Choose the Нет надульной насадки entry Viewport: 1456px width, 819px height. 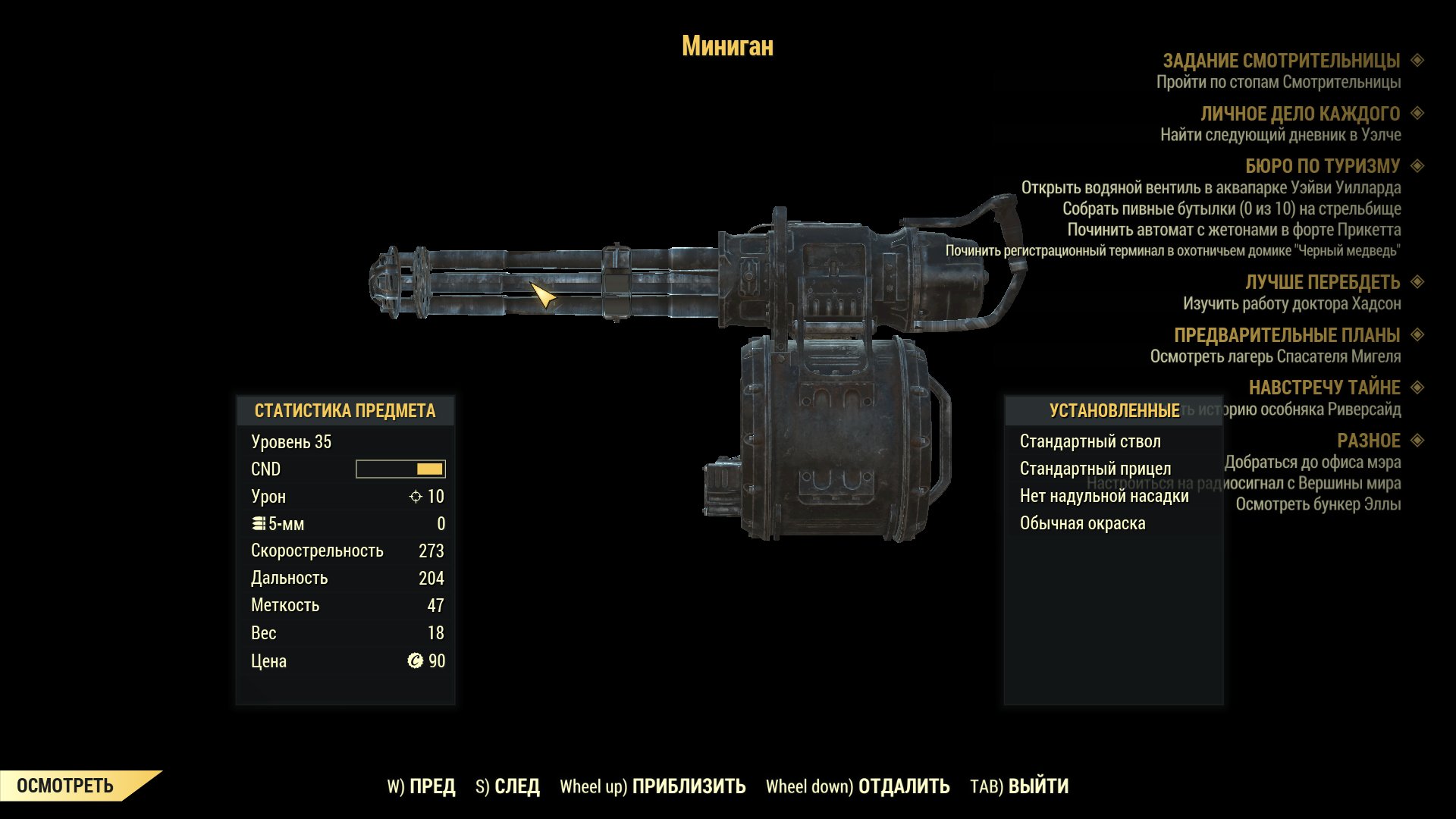point(1103,496)
